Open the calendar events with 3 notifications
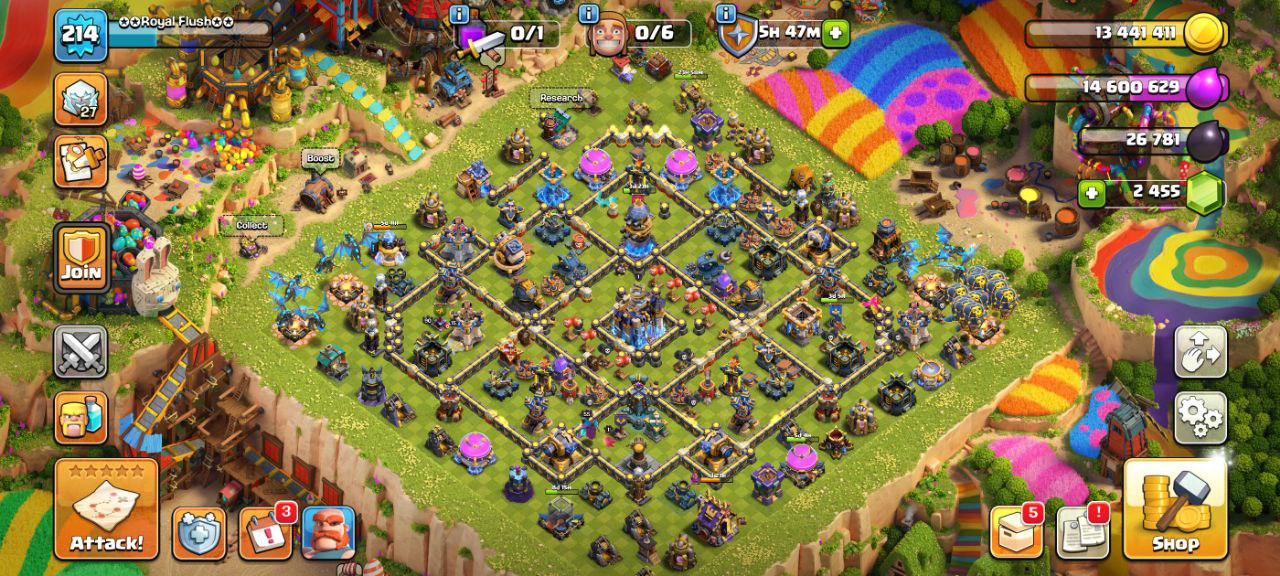Viewport: 1280px width, 576px height. click(x=265, y=533)
